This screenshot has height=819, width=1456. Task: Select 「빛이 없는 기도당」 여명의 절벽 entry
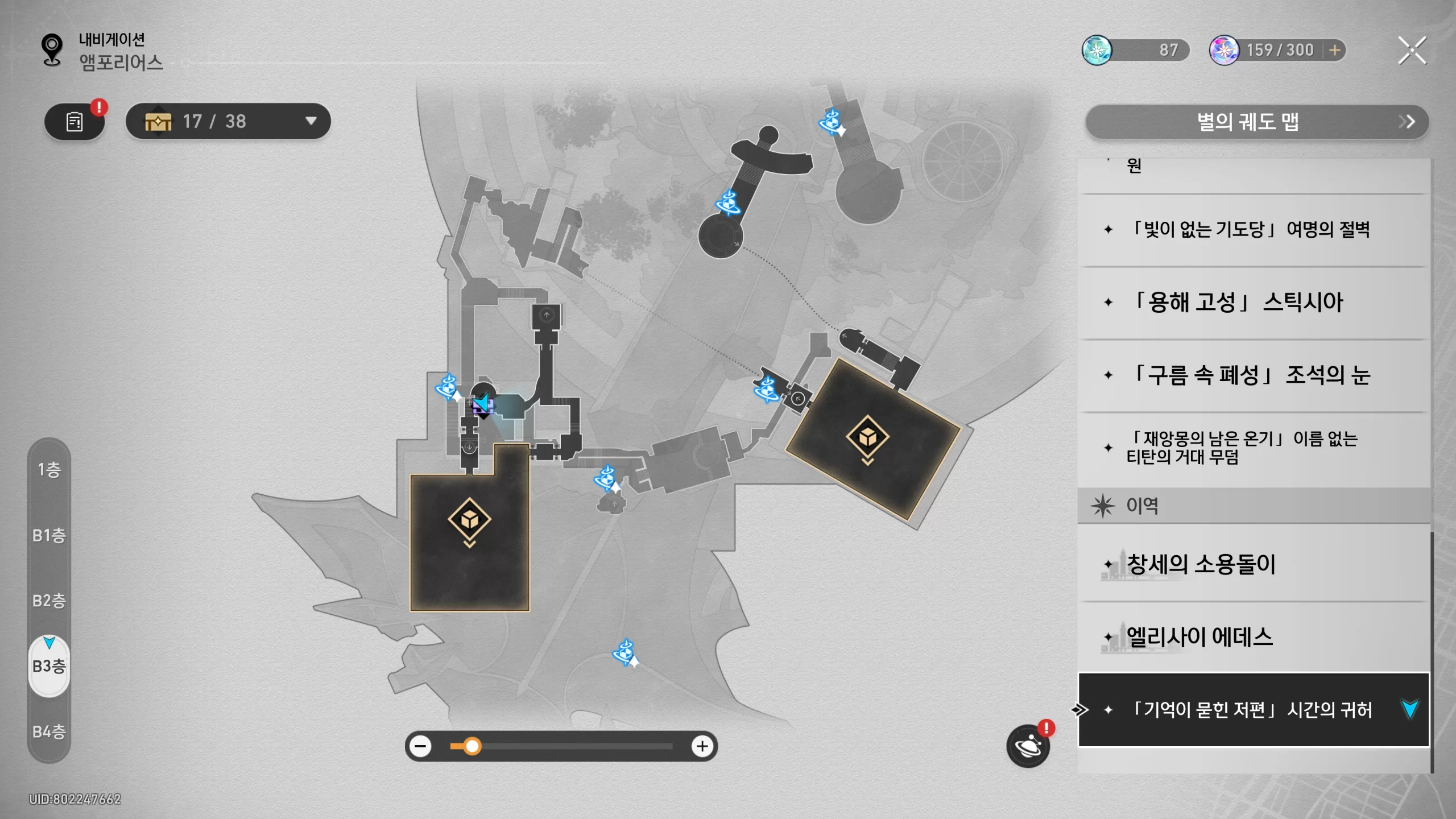click(1251, 230)
